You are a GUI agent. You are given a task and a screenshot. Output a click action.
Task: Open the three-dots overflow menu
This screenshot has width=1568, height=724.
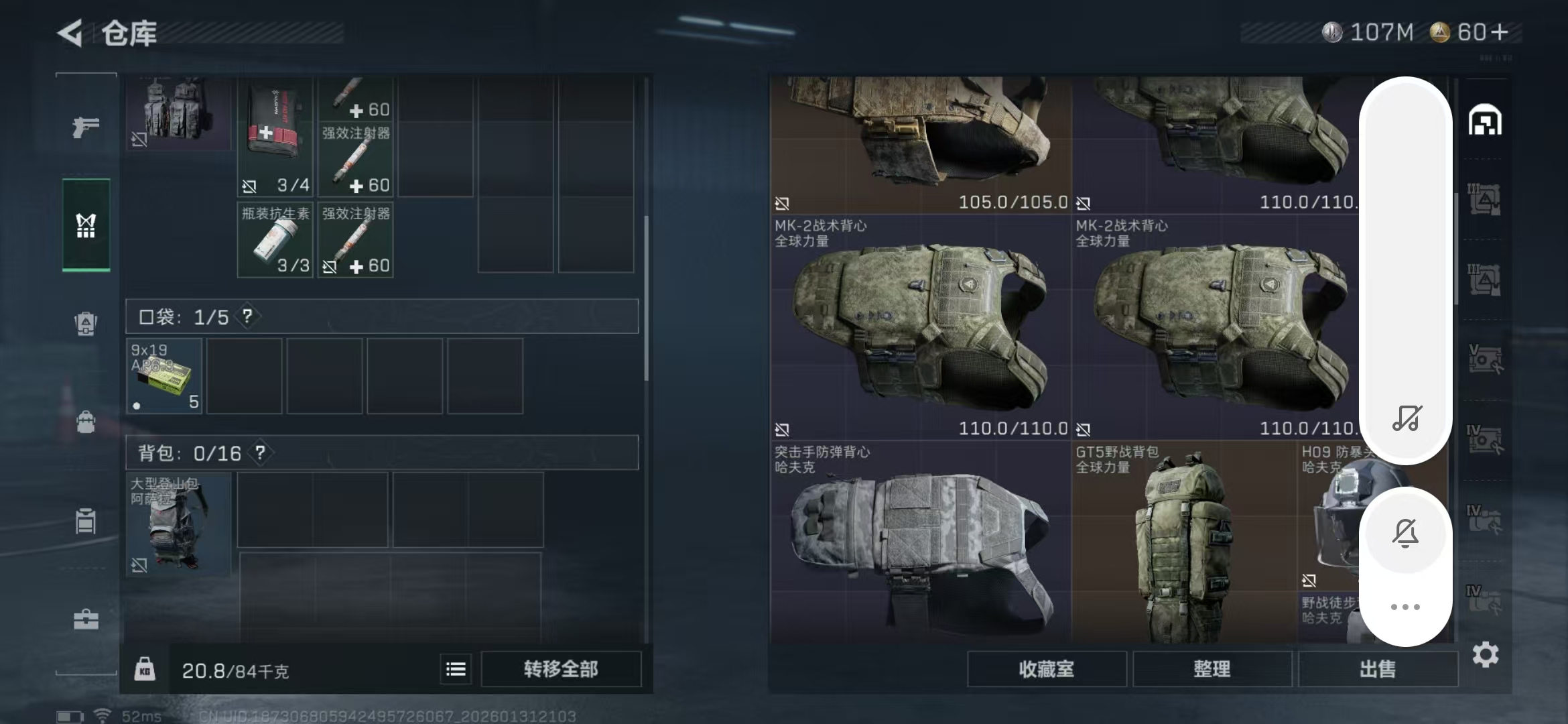tap(1405, 605)
